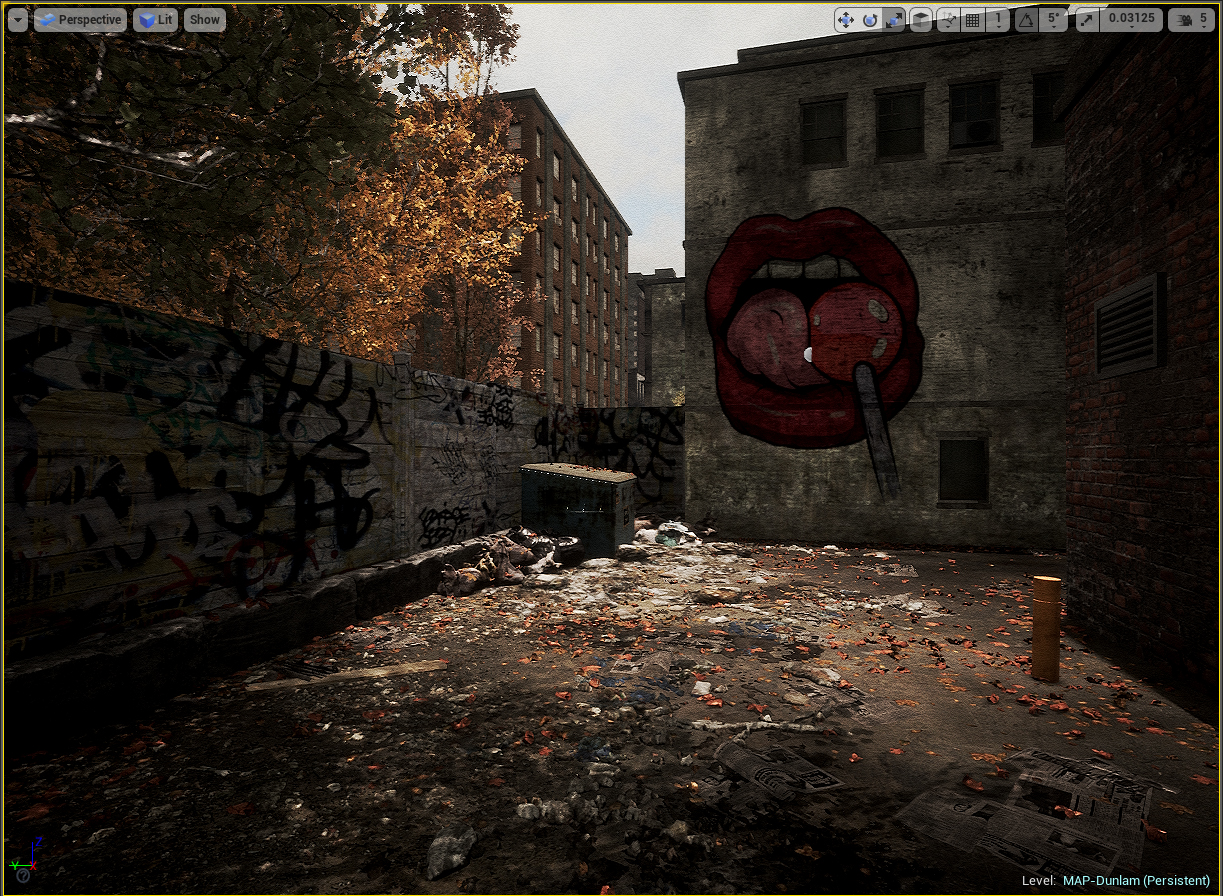
Task: Select the rotate gizmo tool
Action: tap(870, 20)
